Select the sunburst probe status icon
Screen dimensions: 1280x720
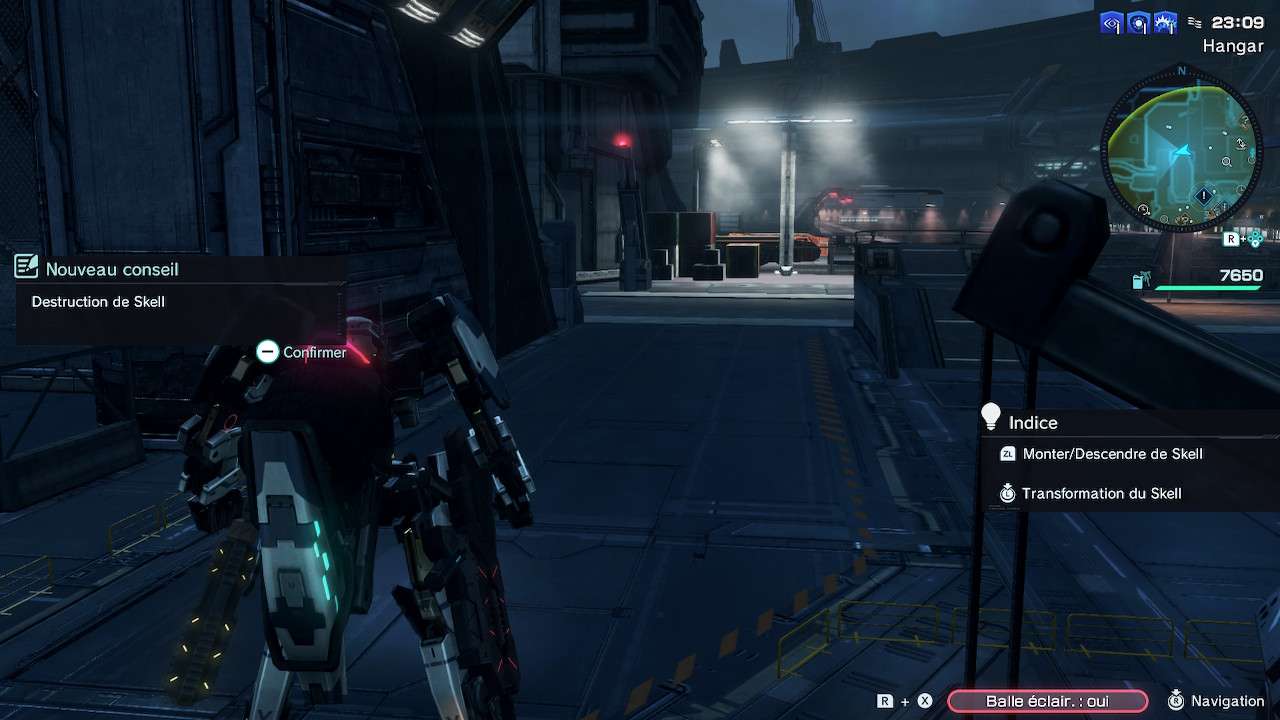(x=1165, y=24)
